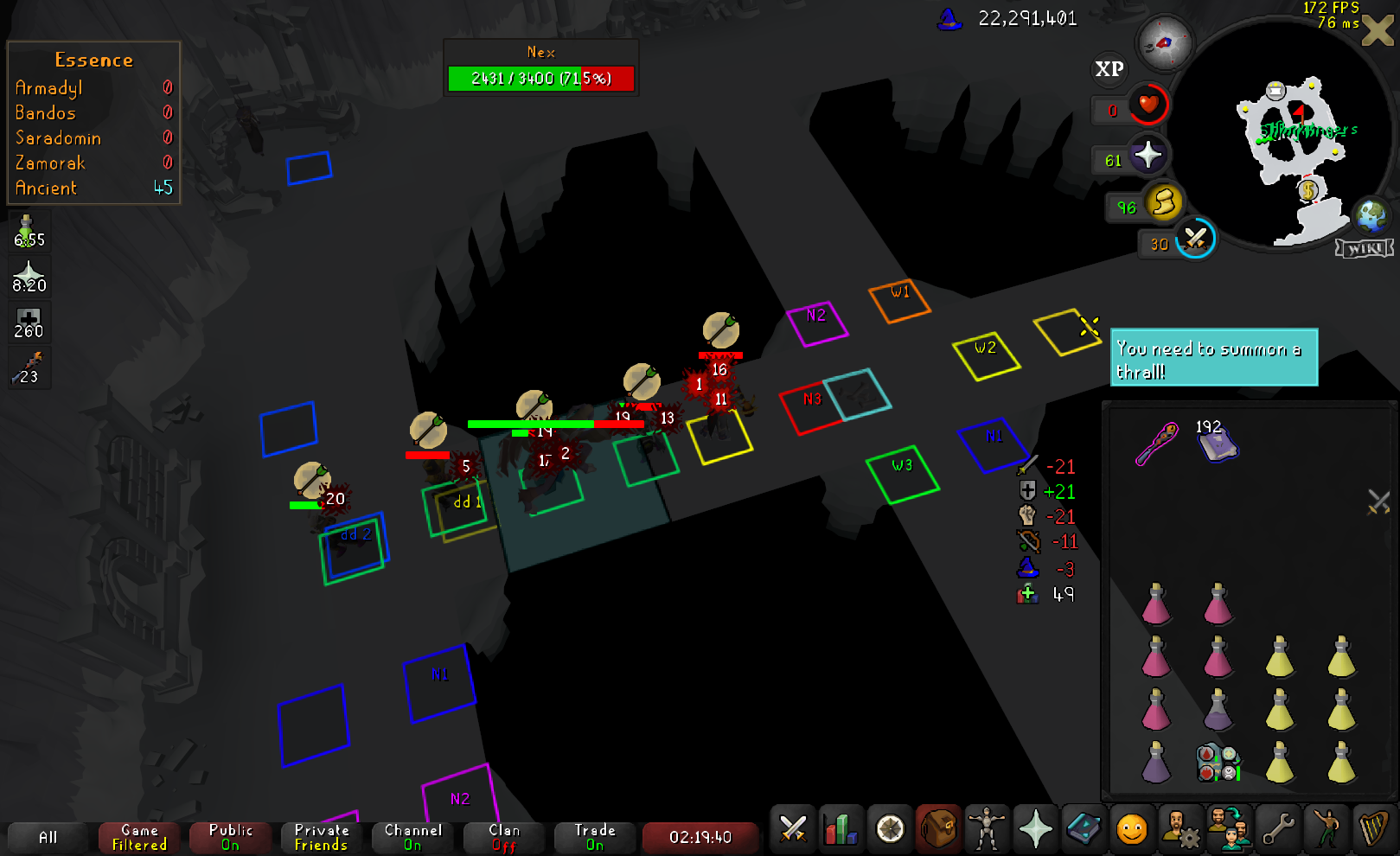Toggle the XP drops button
The image size is (1400, 856).
(1109, 69)
